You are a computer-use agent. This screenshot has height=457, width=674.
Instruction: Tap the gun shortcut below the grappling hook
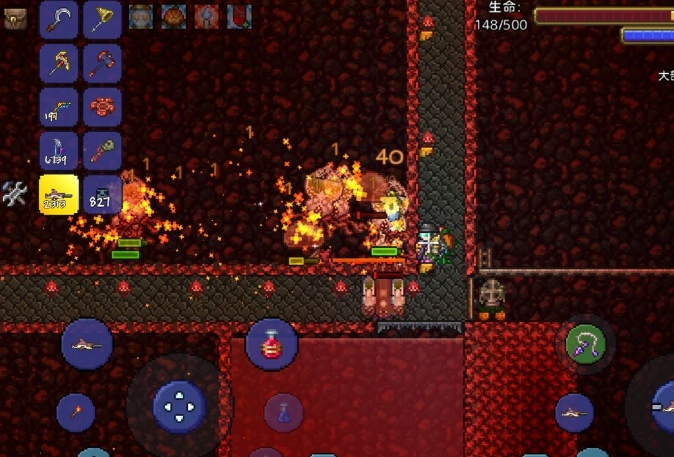pos(574,412)
